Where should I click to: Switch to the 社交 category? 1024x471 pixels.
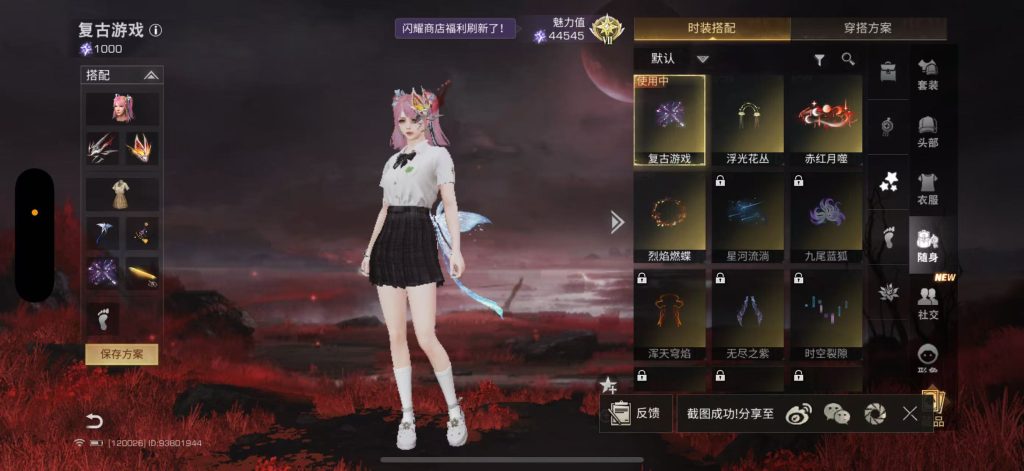927,301
